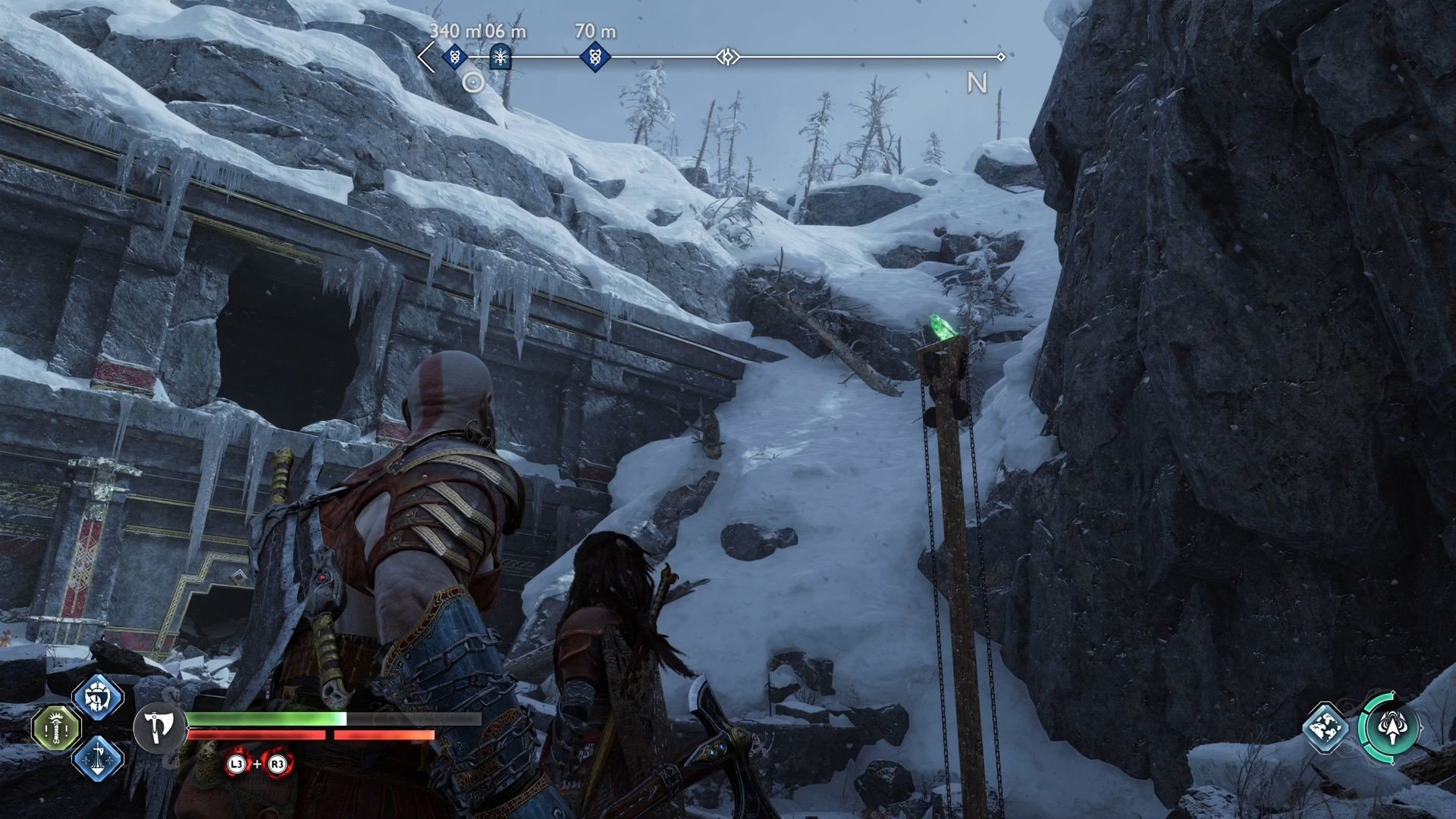The width and height of the screenshot is (1456, 819).
Task: Select the 70 m compass knot marker
Action: [x=595, y=56]
